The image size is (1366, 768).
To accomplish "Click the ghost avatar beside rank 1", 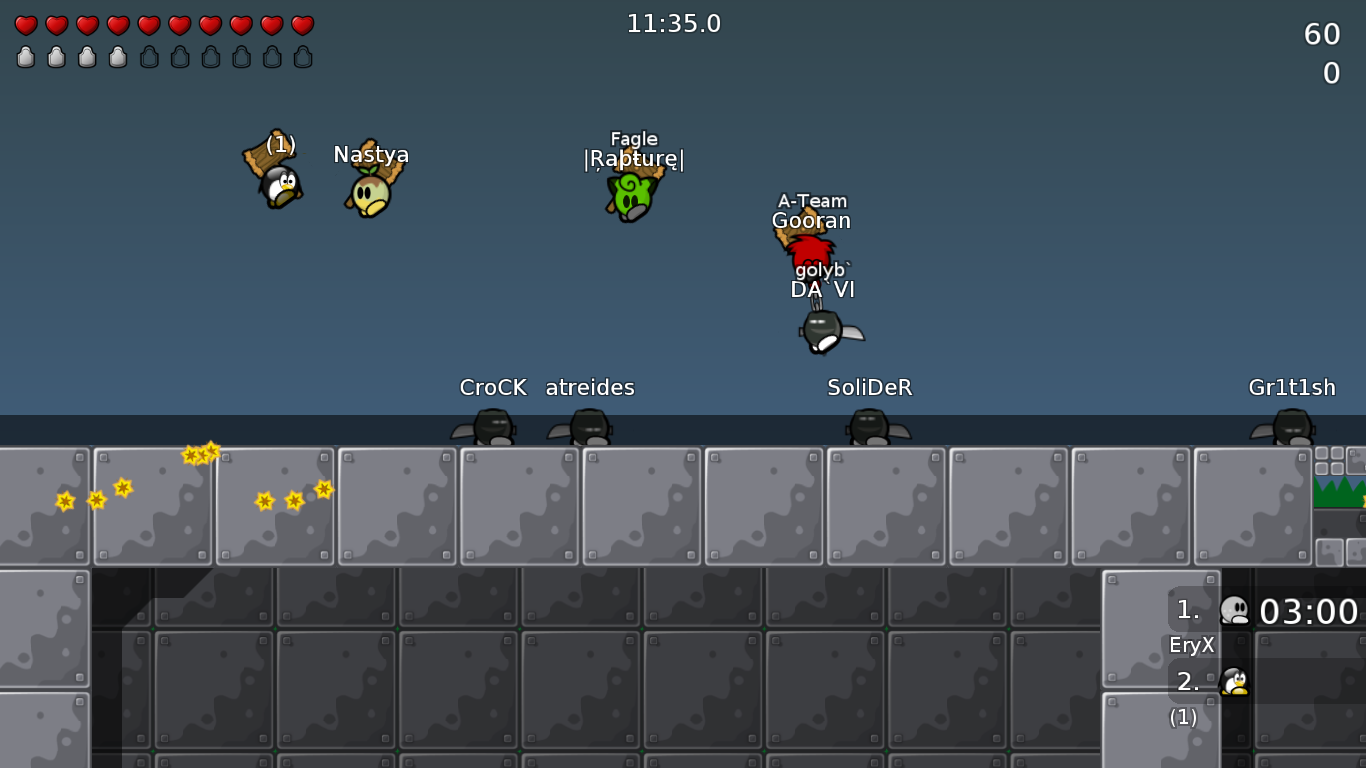I will pyautogui.click(x=1234, y=610).
